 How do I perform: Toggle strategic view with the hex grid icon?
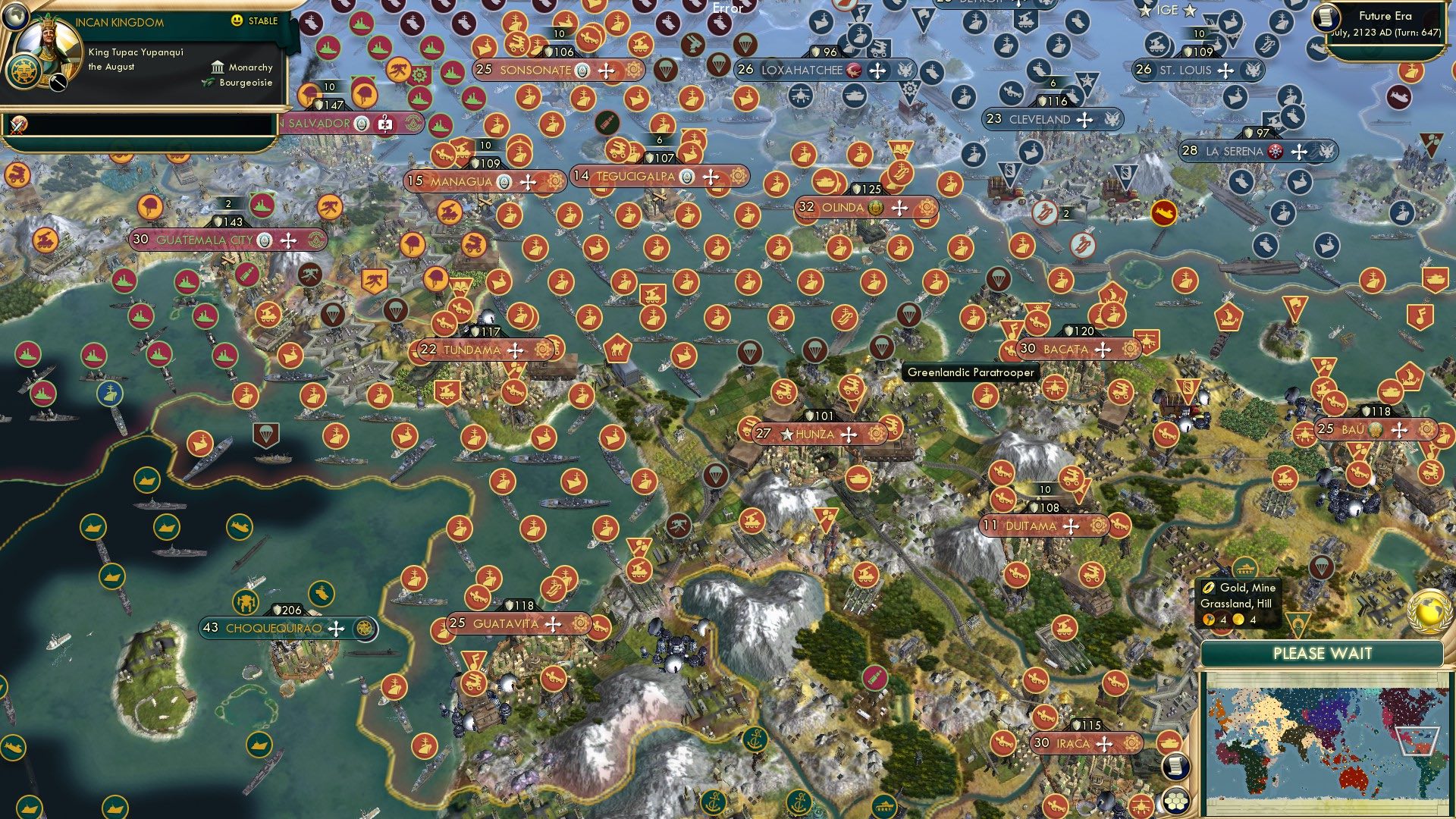click(1176, 801)
